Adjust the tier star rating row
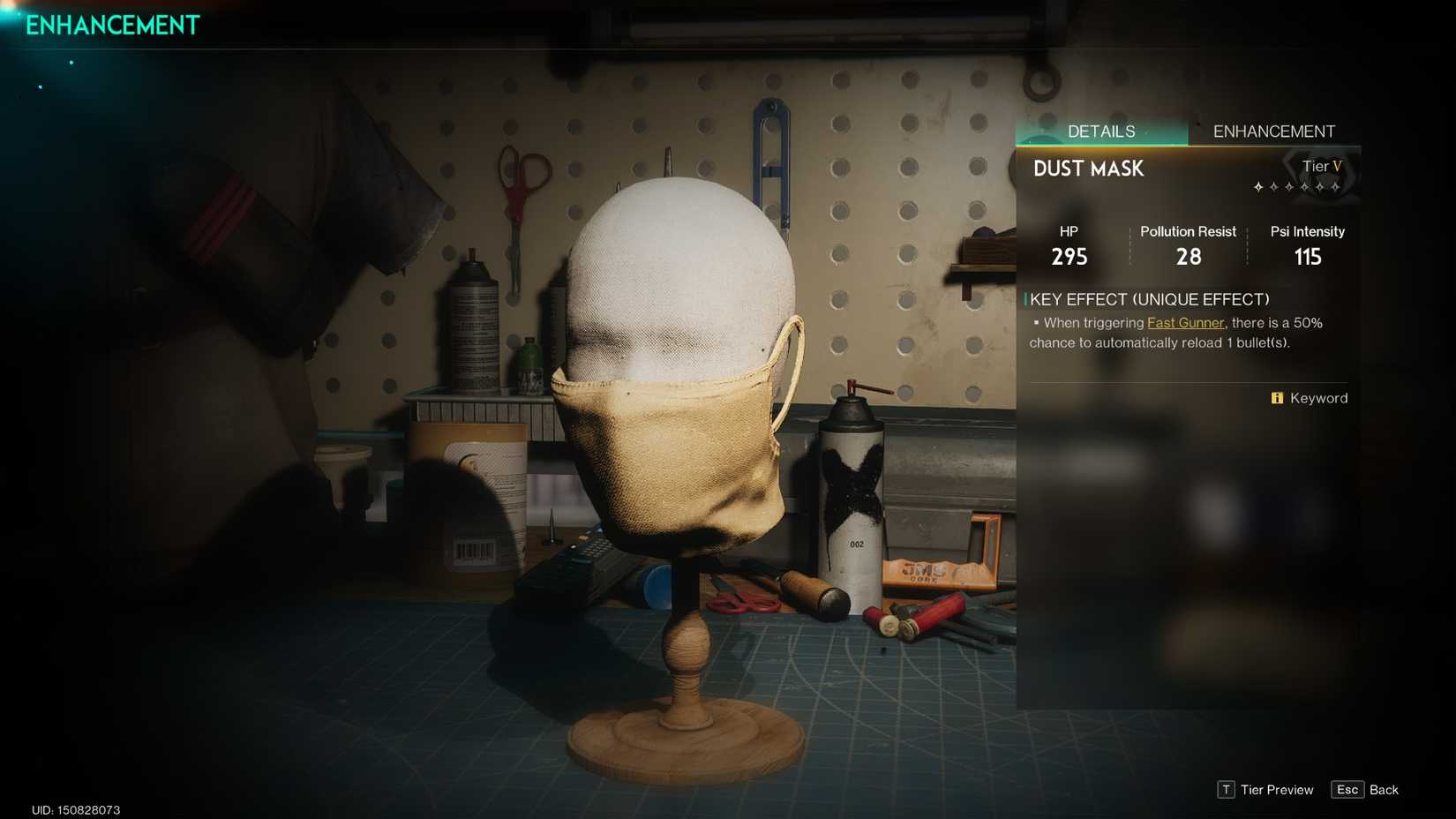This screenshot has height=819, width=1456. pos(1297,187)
